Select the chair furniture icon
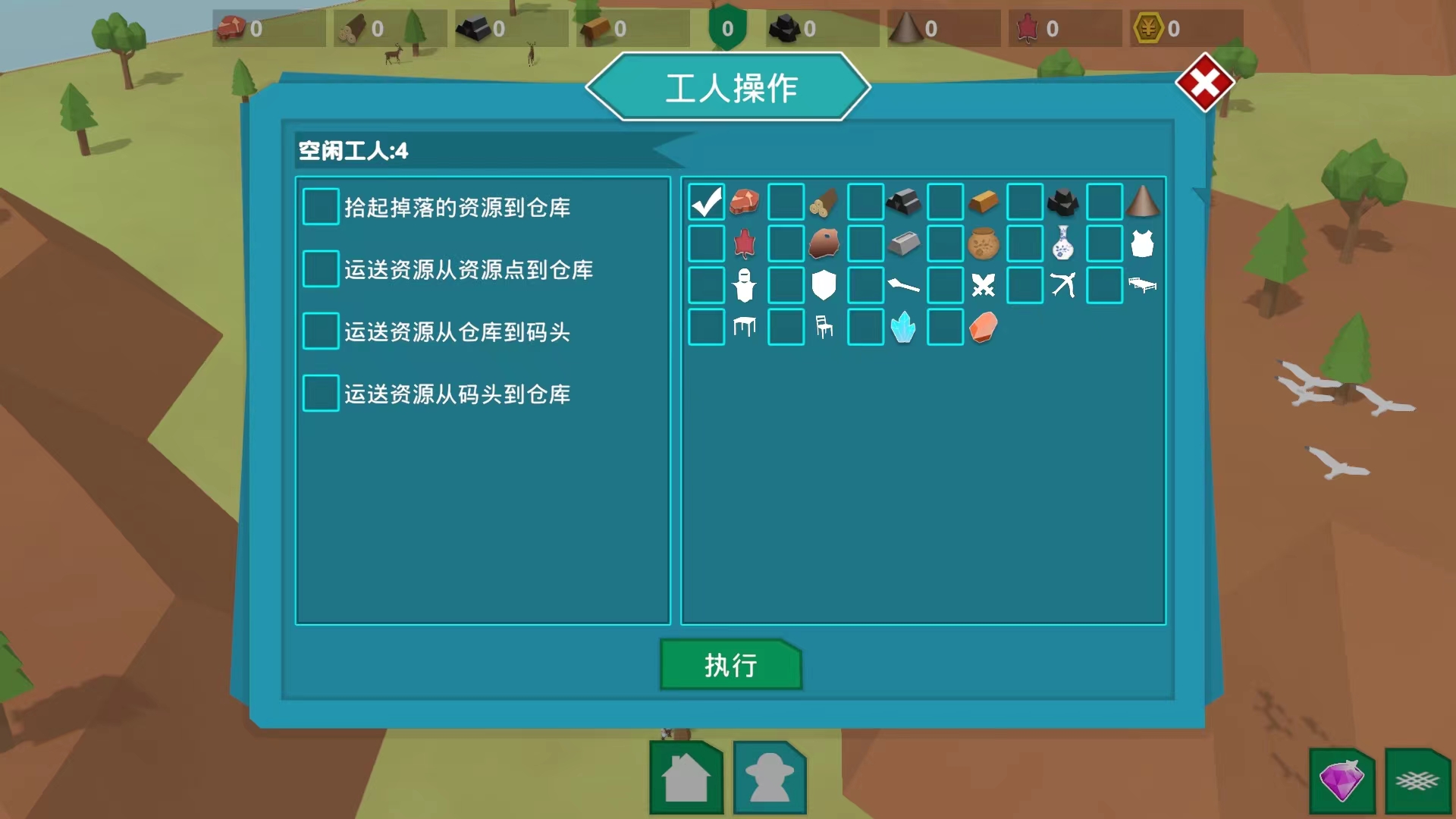1456x819 pixels. click(x=824, y=328)
